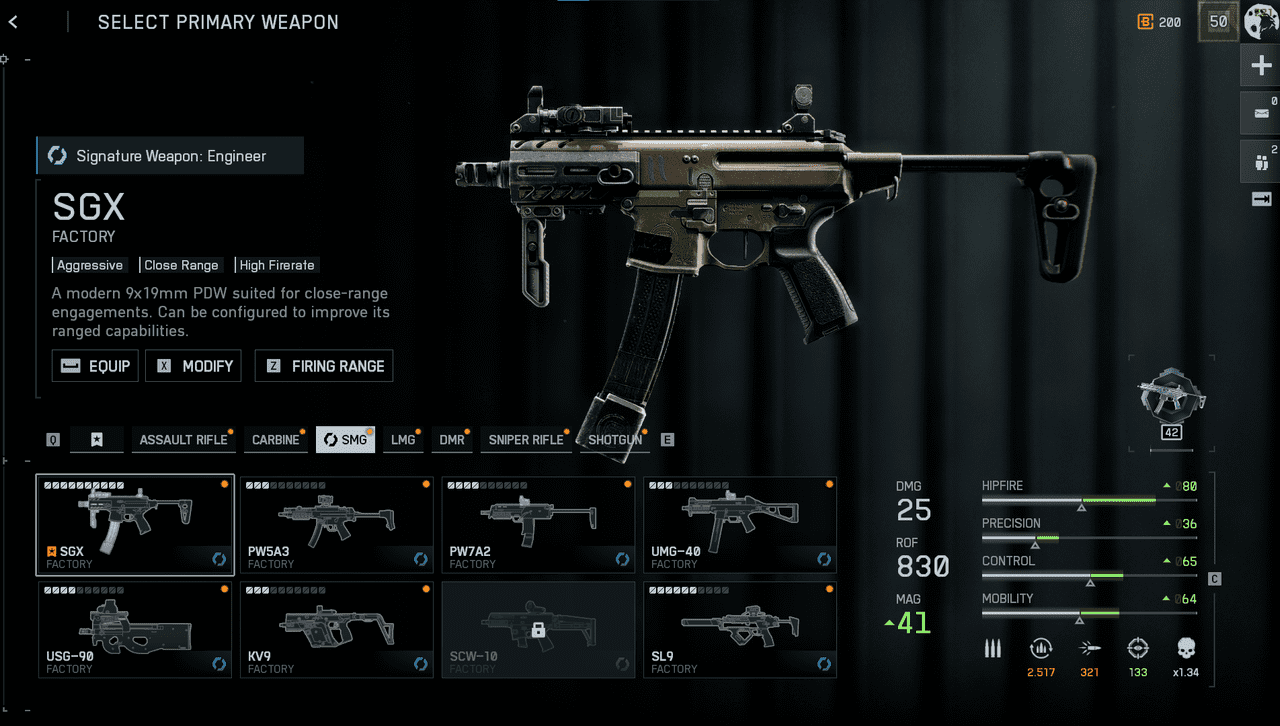The image size is (1280, 726).
Task: Switch to the Sniper Rifle tab
Action: 526,440
